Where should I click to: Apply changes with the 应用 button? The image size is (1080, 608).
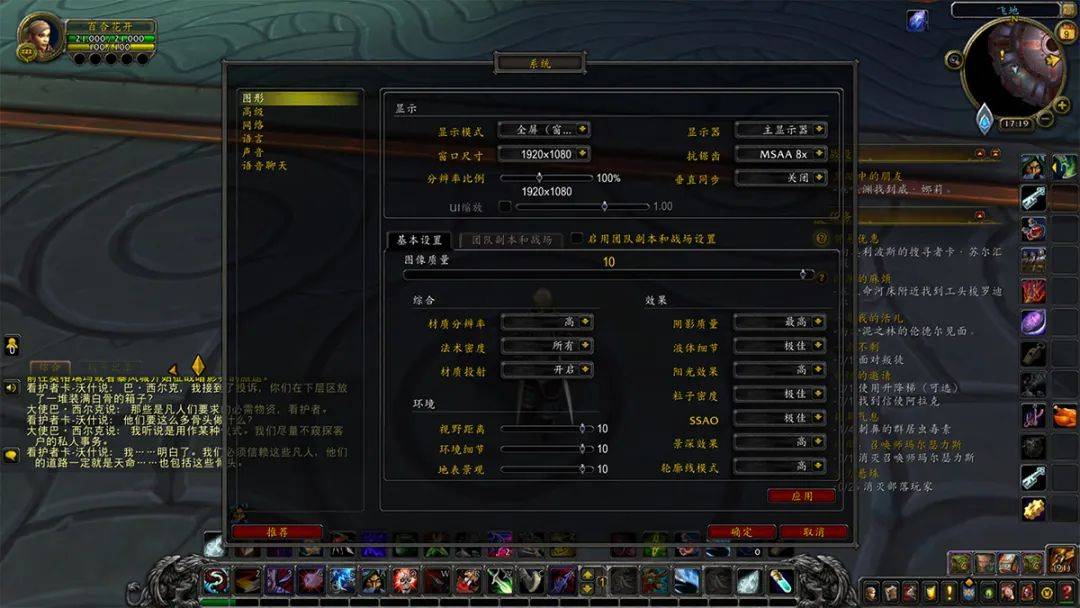coord(801,496)
